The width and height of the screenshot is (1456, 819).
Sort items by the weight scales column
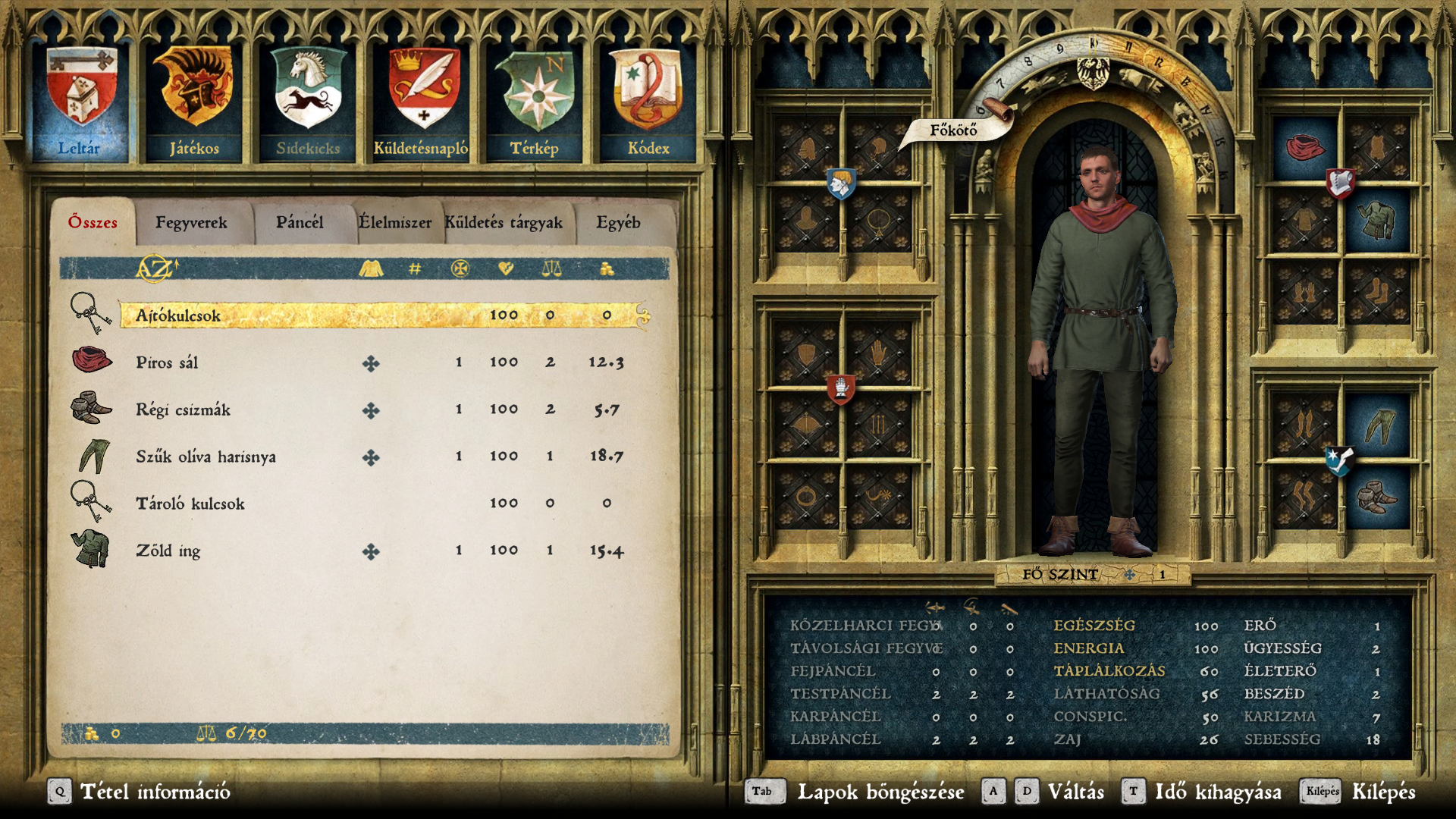(x=551, y=268)
